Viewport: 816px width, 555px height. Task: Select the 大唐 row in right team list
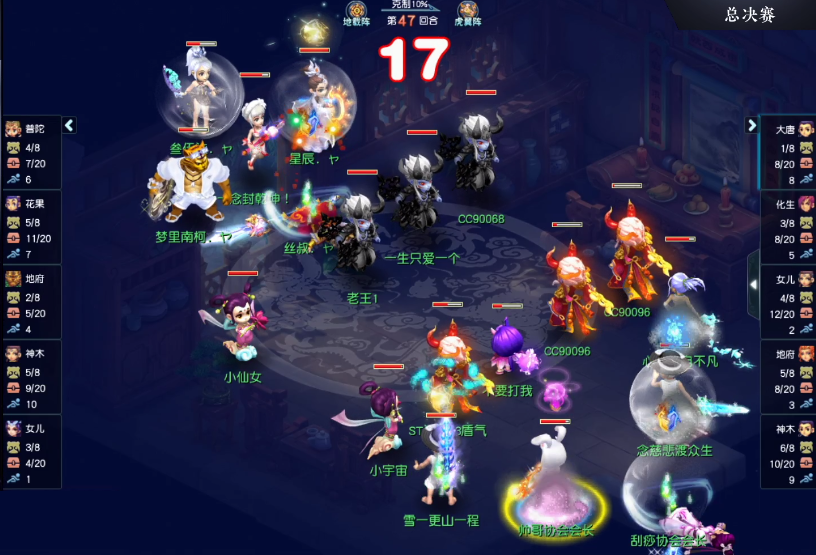[788, 152]
